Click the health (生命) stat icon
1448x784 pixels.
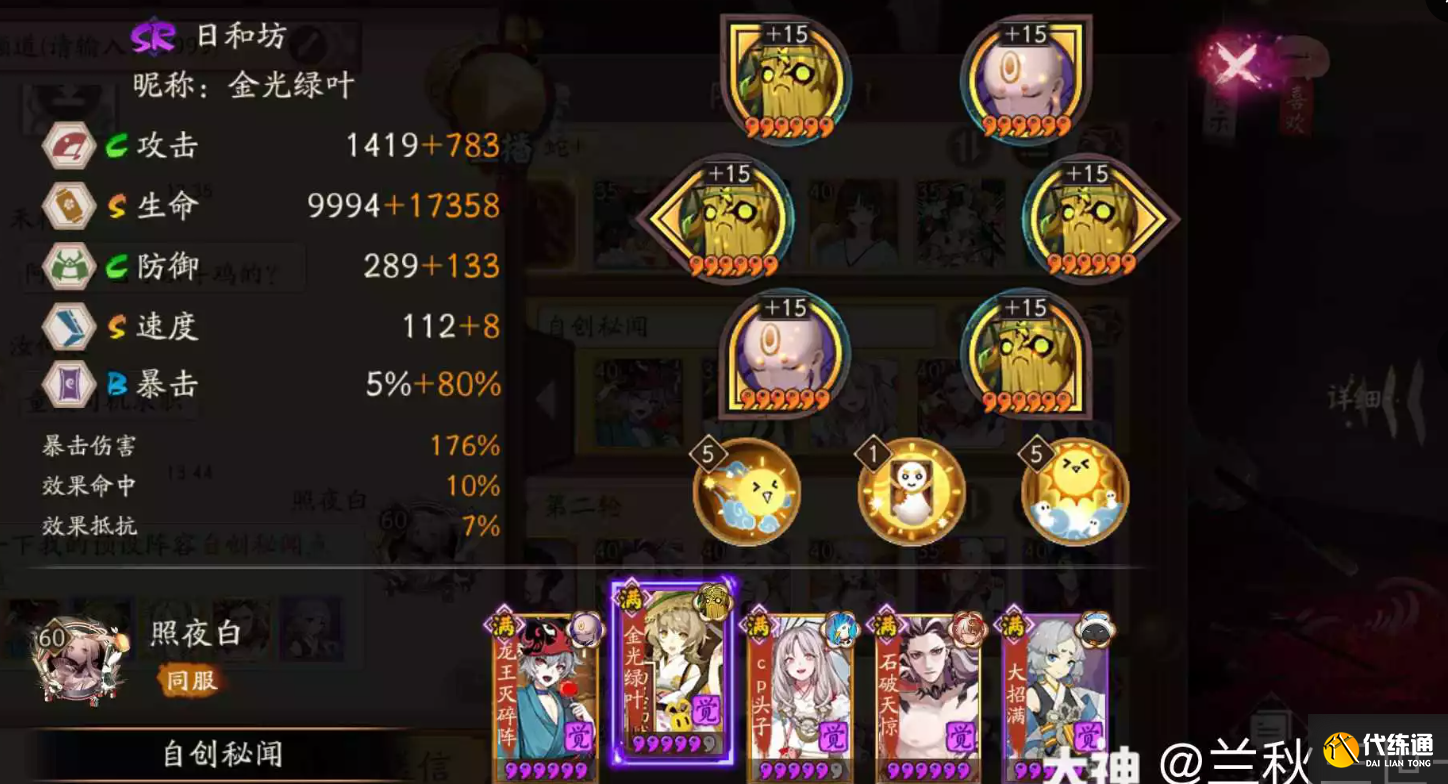coord(67,207)
